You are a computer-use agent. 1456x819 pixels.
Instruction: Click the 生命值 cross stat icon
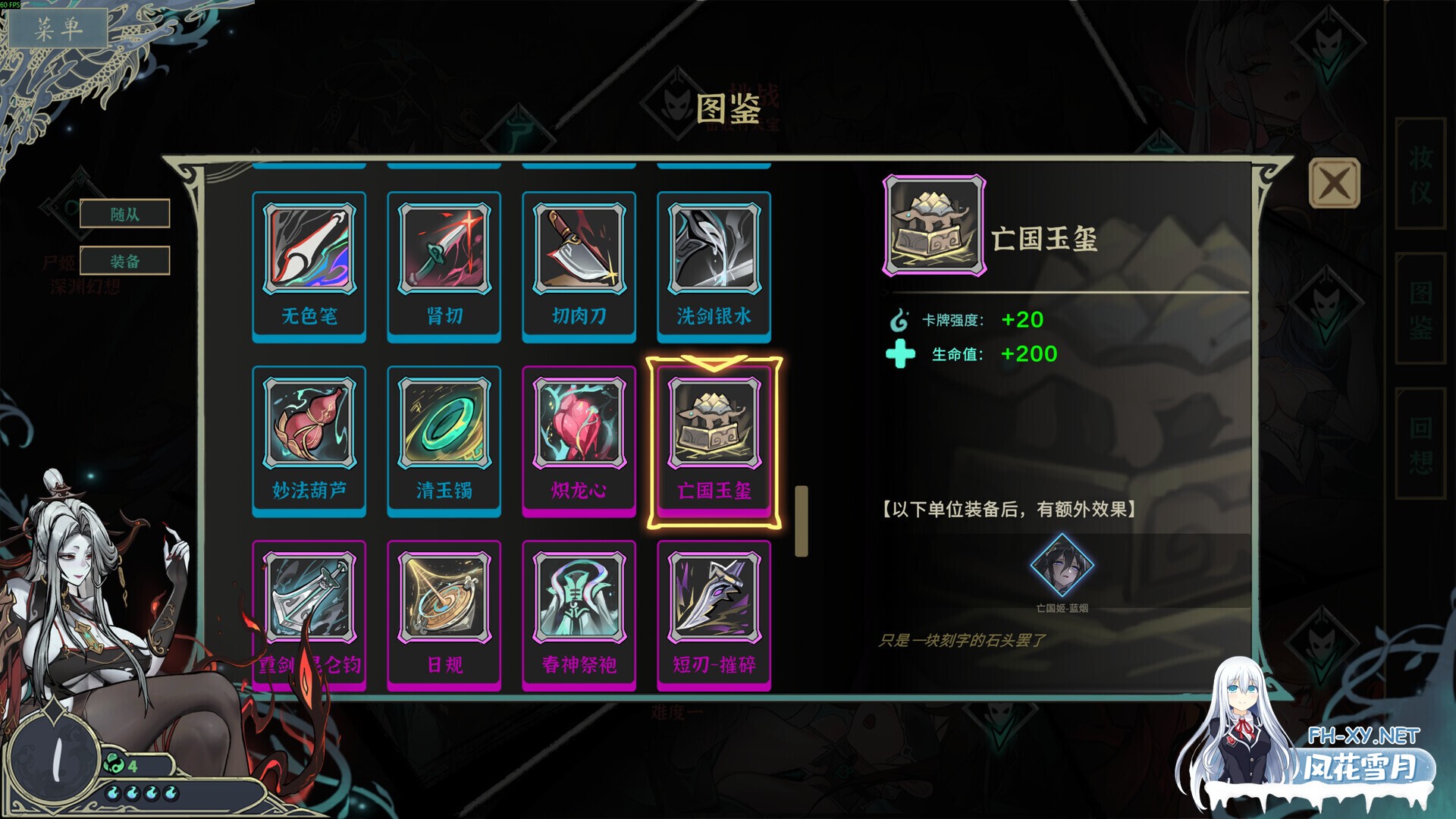(899, 354)
